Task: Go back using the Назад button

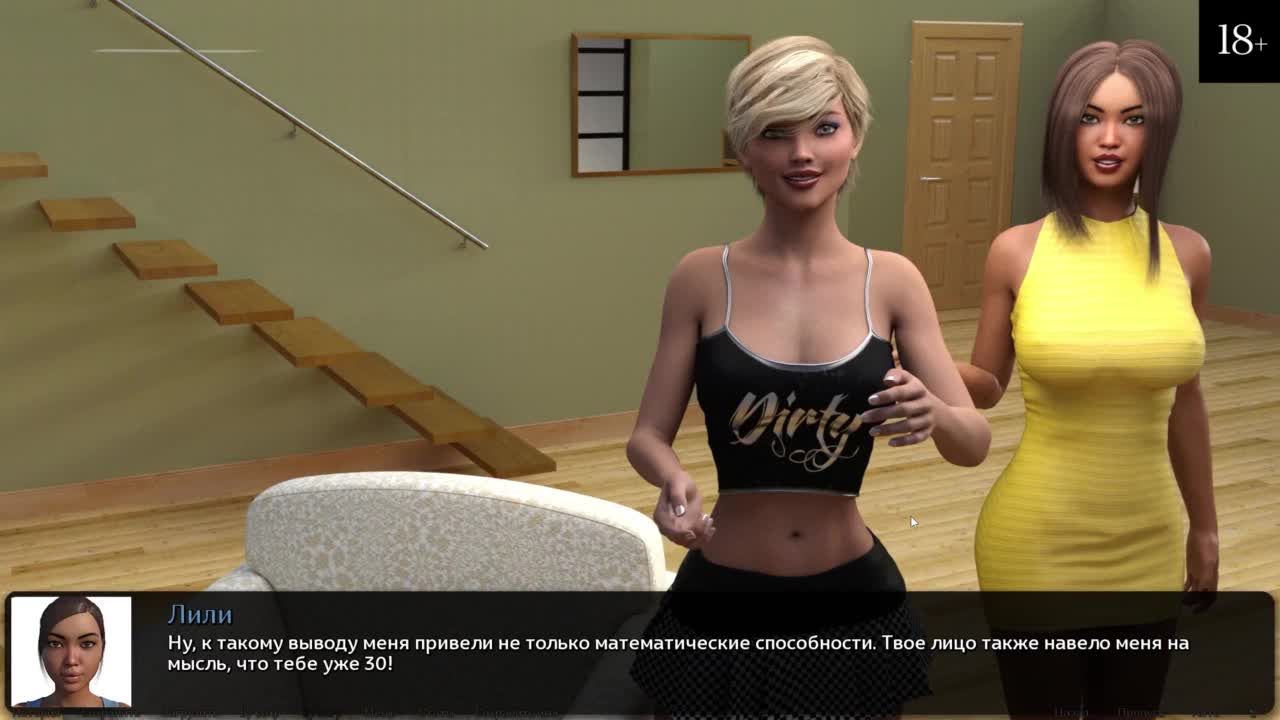Action: tap(1071, 713)
